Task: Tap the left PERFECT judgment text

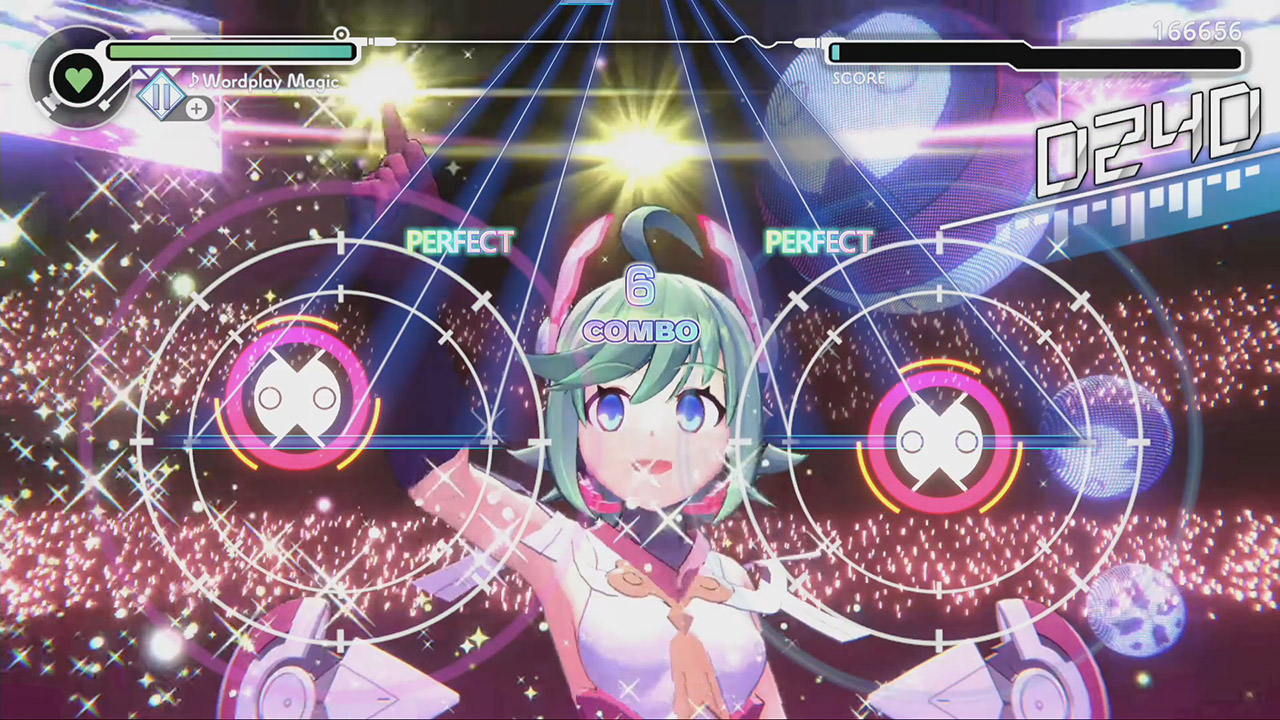Action: (461, 241)
